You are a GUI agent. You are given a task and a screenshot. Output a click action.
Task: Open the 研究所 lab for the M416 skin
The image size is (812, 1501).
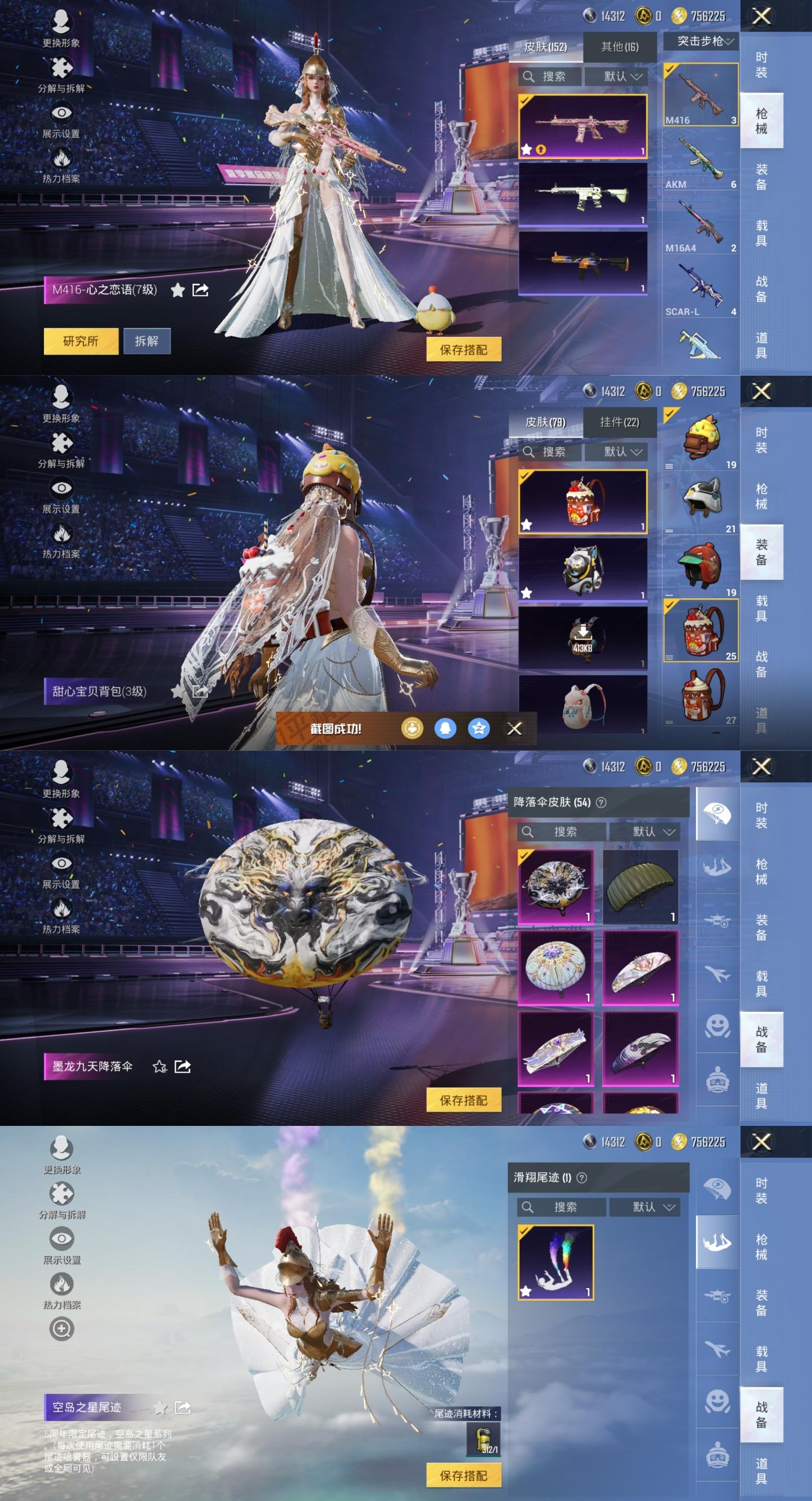pyautogui.click(x=81, y=341)
